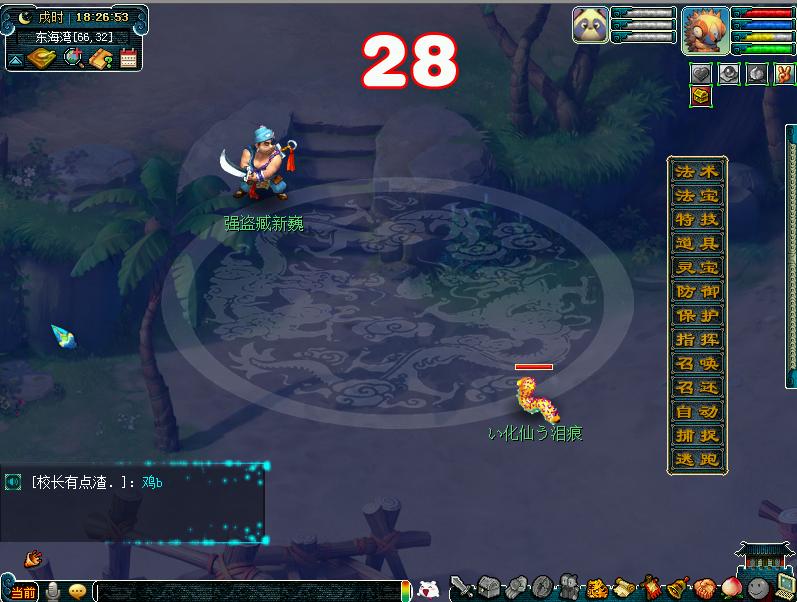Click the panda pet portrait
The height and width of the screenshot is (602, 797).
coord(590,25)
